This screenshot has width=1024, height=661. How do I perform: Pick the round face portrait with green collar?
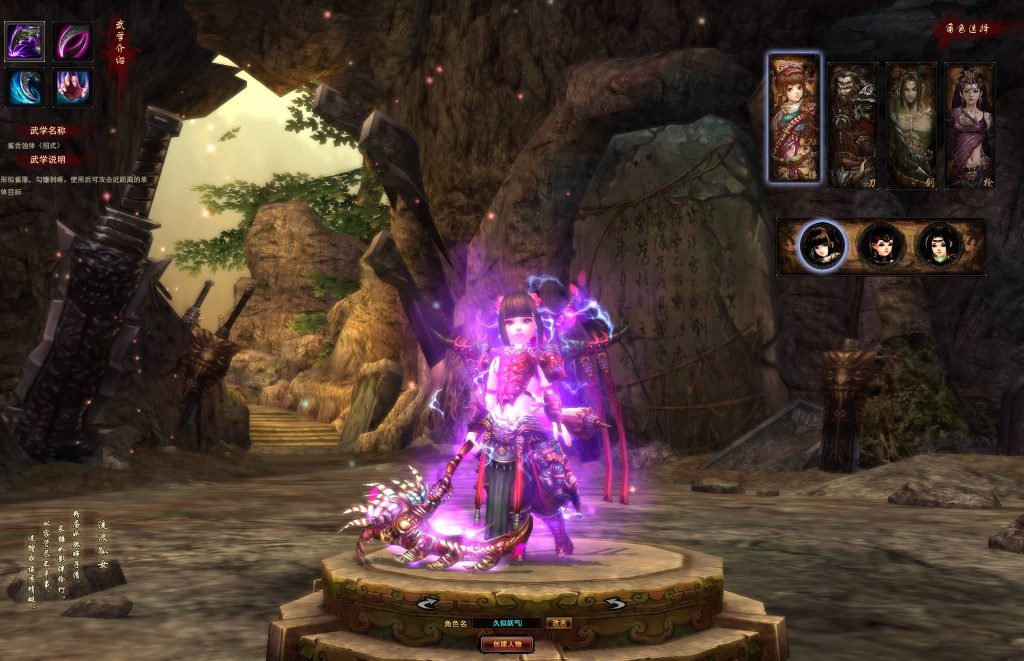(x=940, y=246)
